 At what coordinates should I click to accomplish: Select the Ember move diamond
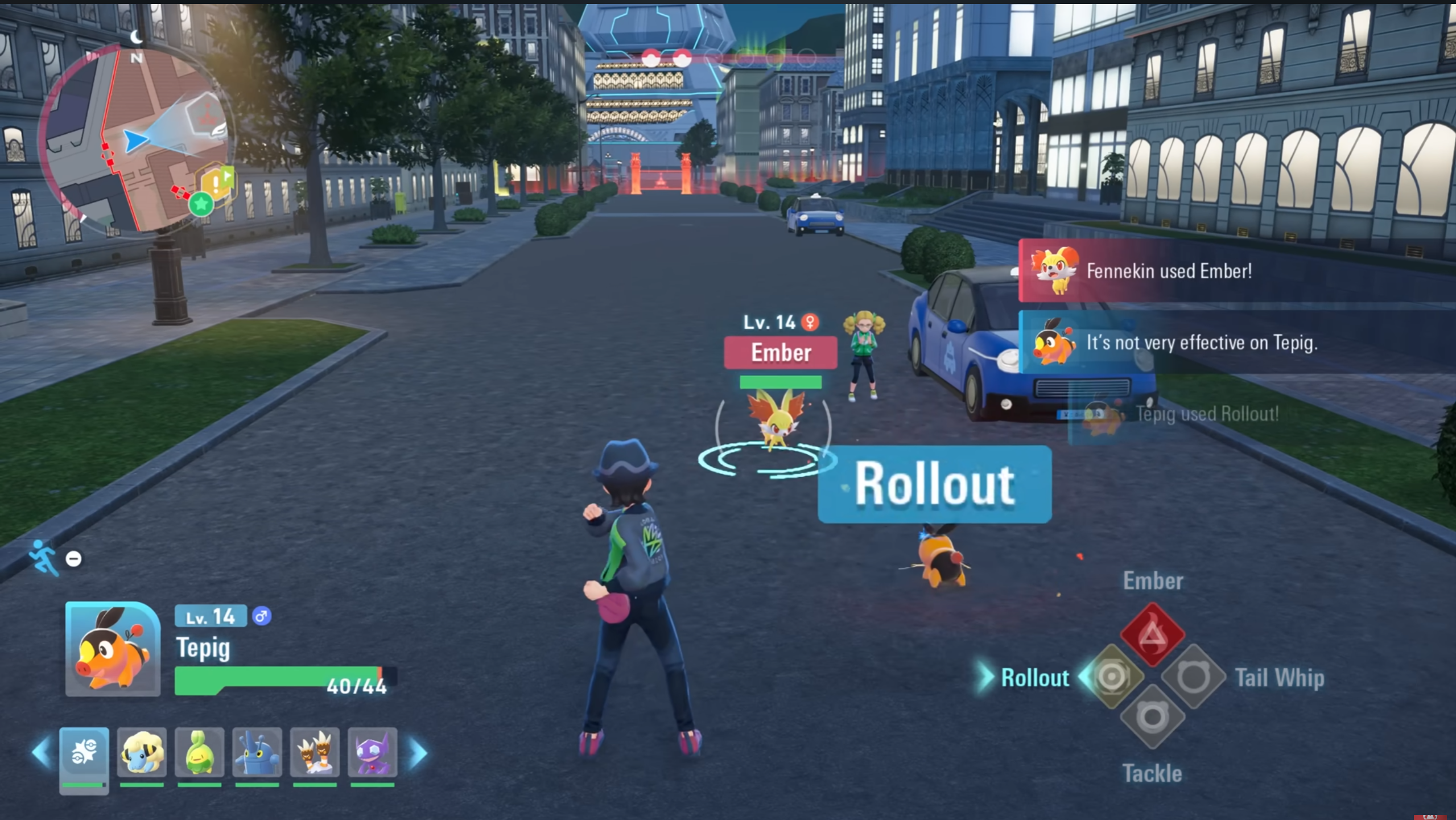[x=1152, y=634]
